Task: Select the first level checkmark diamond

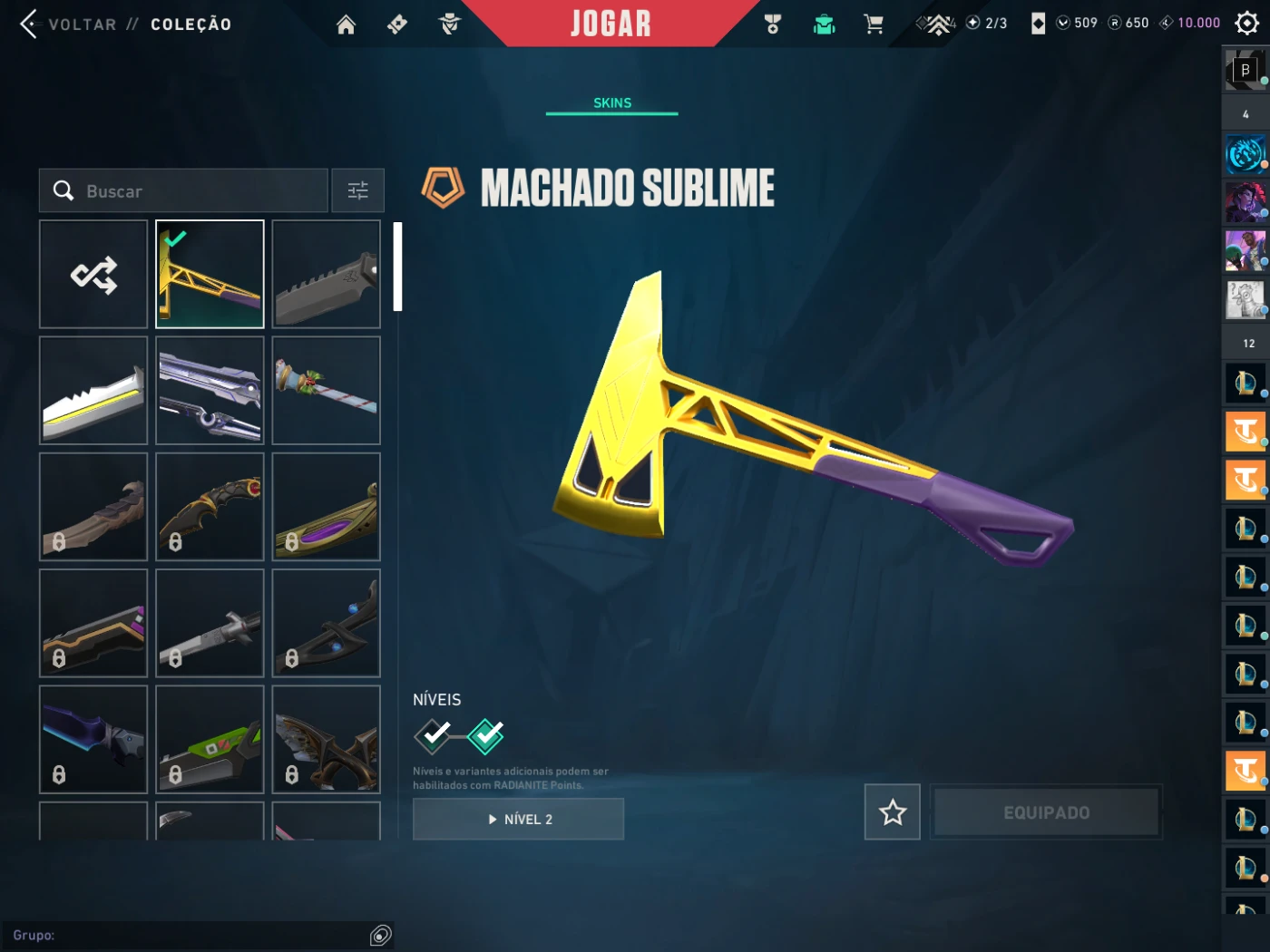Action: [434, 735]
